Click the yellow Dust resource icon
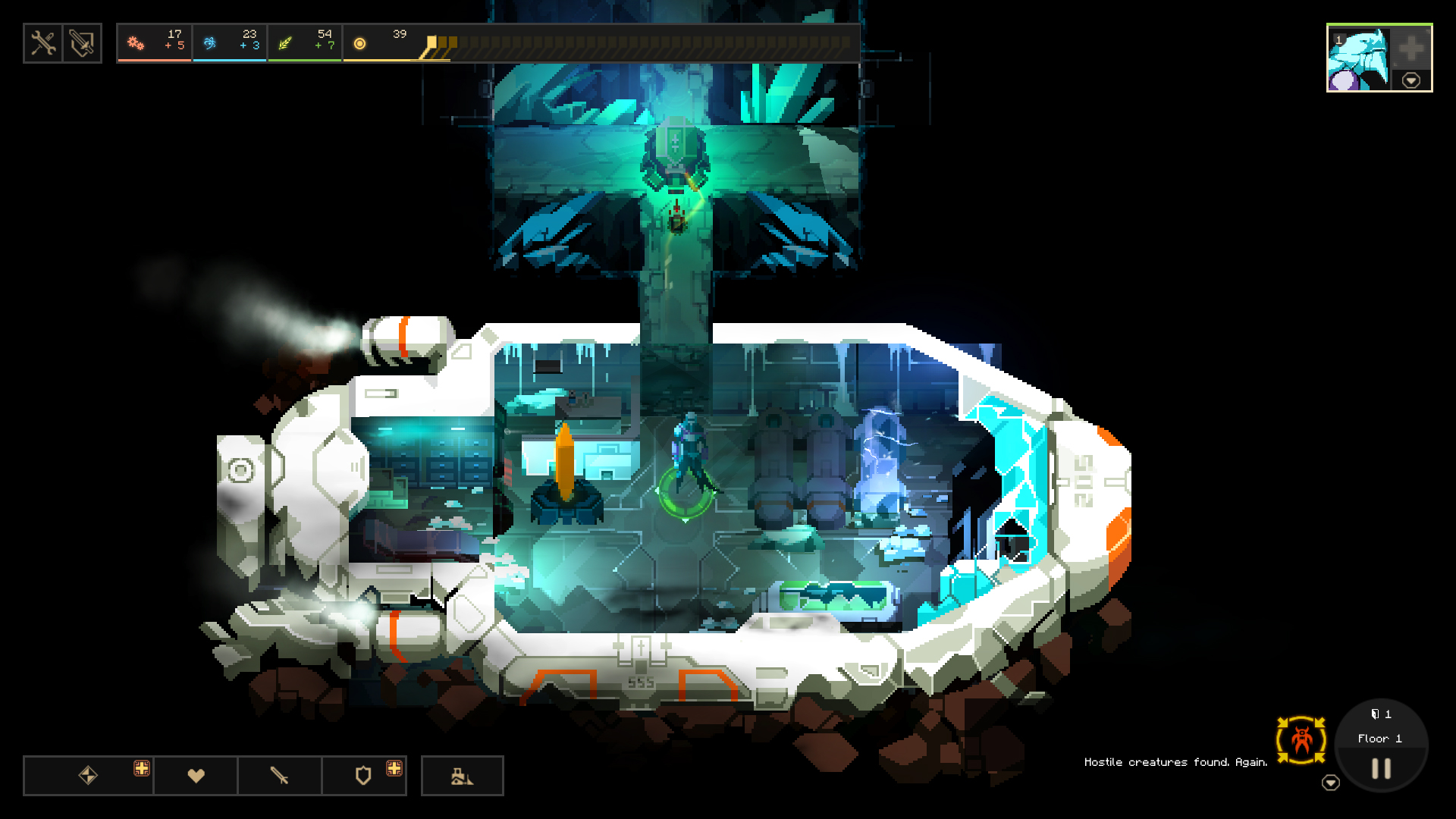The image size is (1456, 819). coord(359,43)
